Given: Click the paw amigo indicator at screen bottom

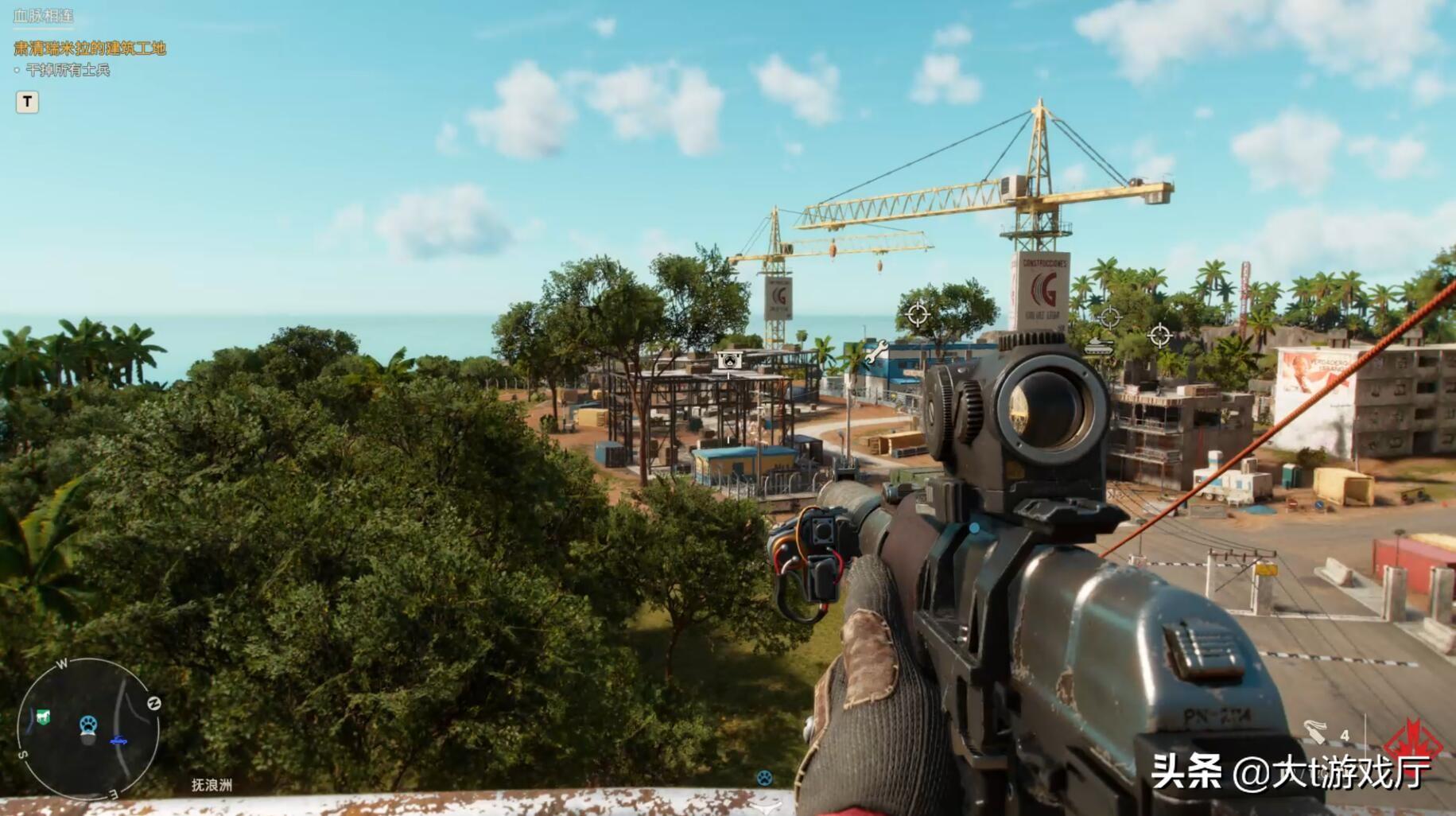Looking at the screenshot, I should (x=764, y=777).
